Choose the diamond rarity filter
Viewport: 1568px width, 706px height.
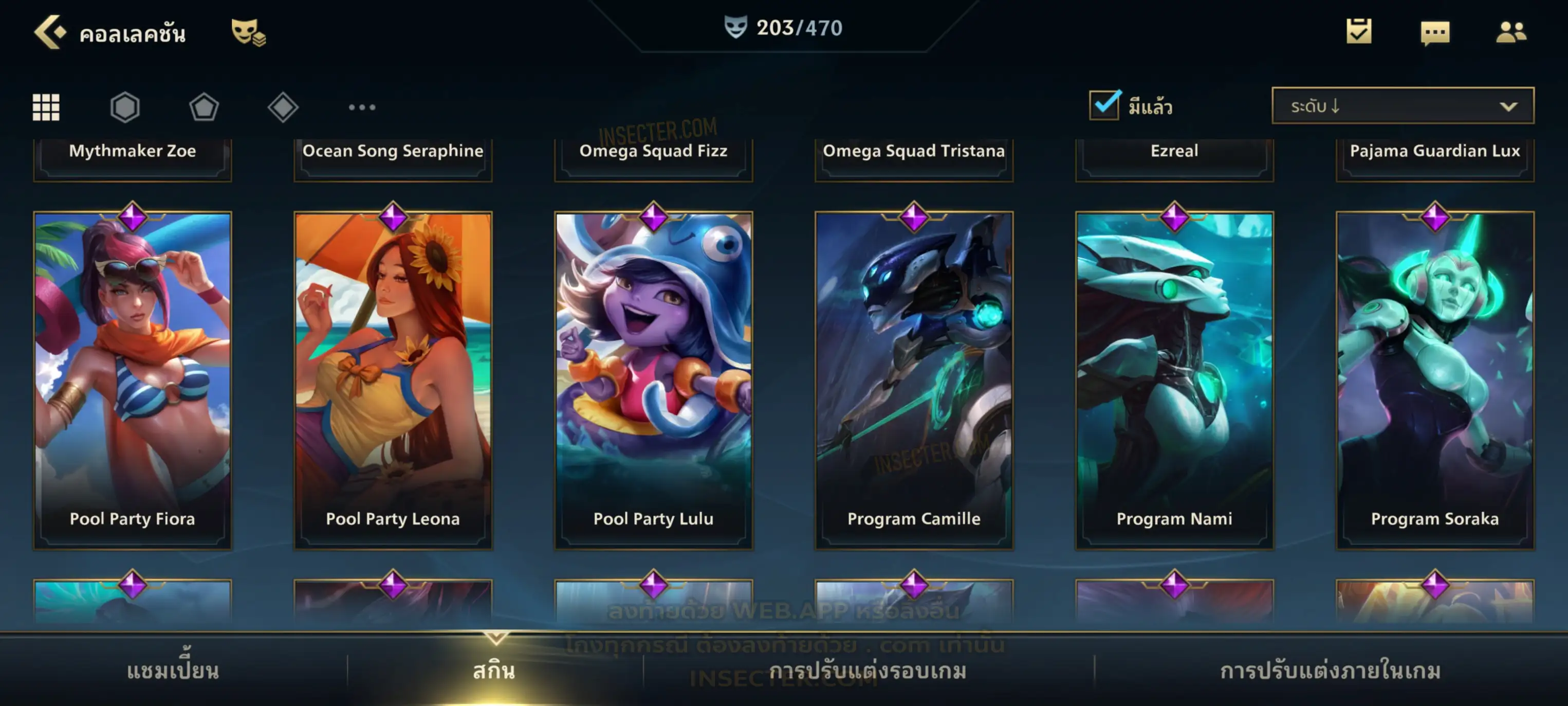coord(283,107)
